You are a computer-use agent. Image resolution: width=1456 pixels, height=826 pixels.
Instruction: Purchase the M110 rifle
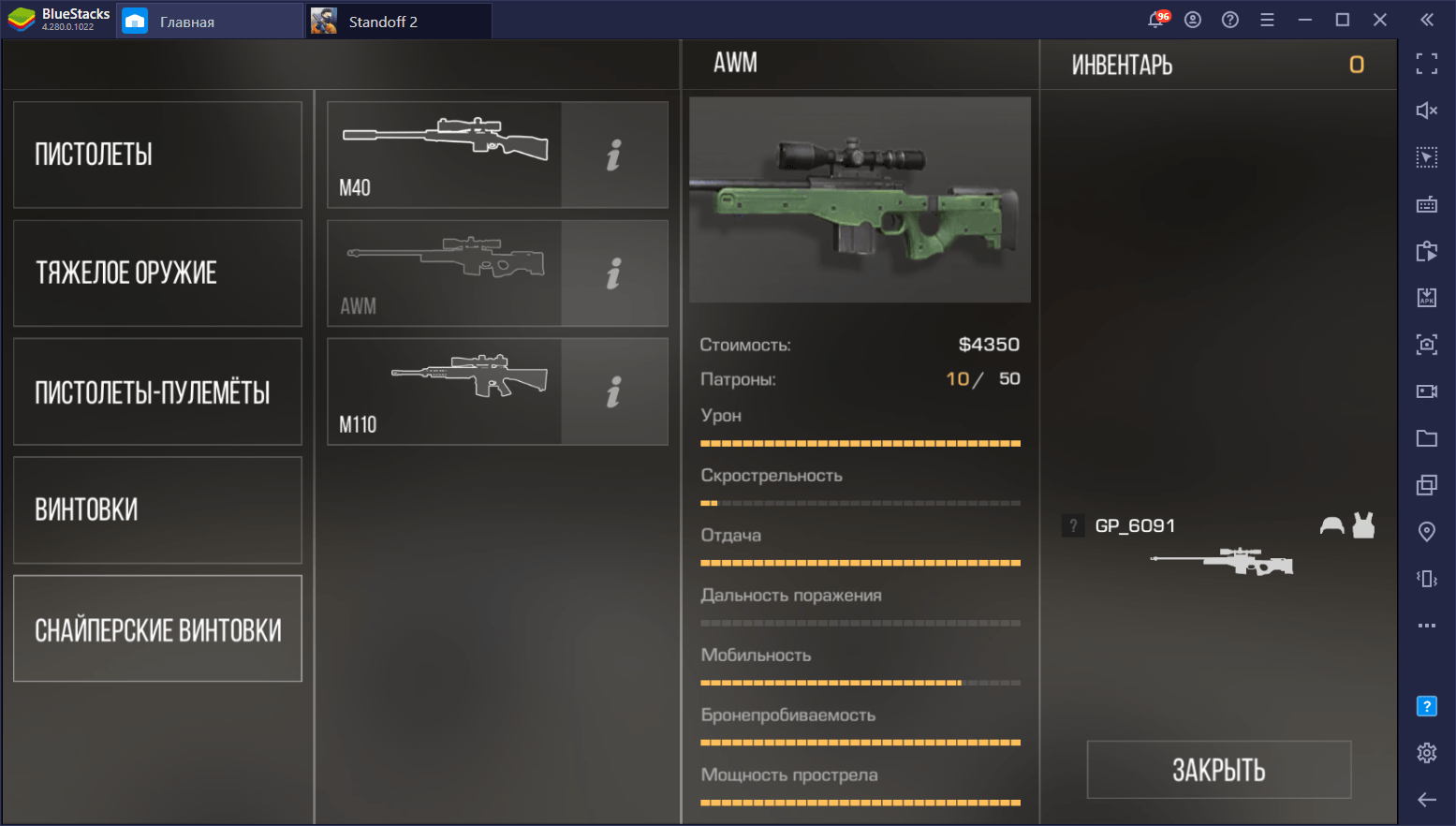click(x=445, y=391)
